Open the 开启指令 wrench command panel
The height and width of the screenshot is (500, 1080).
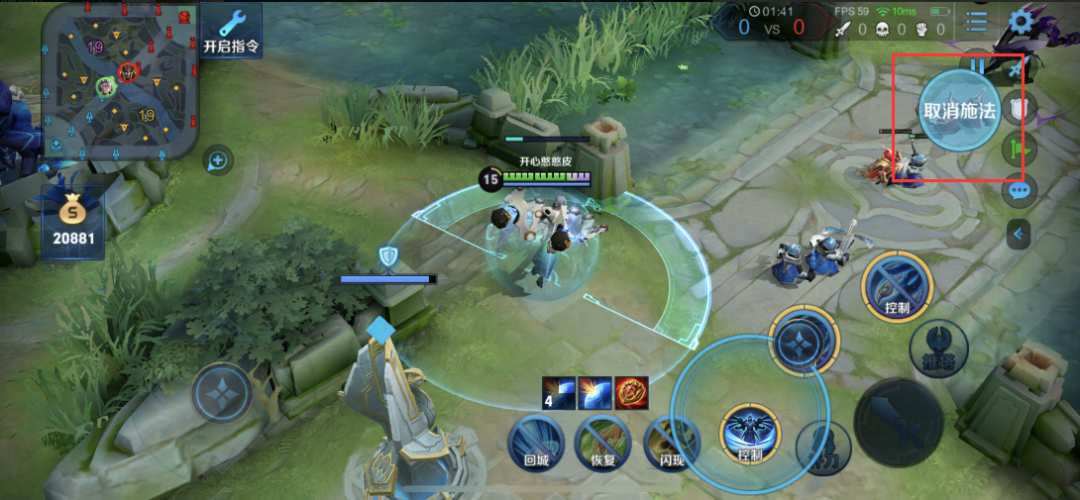point(231,31)
